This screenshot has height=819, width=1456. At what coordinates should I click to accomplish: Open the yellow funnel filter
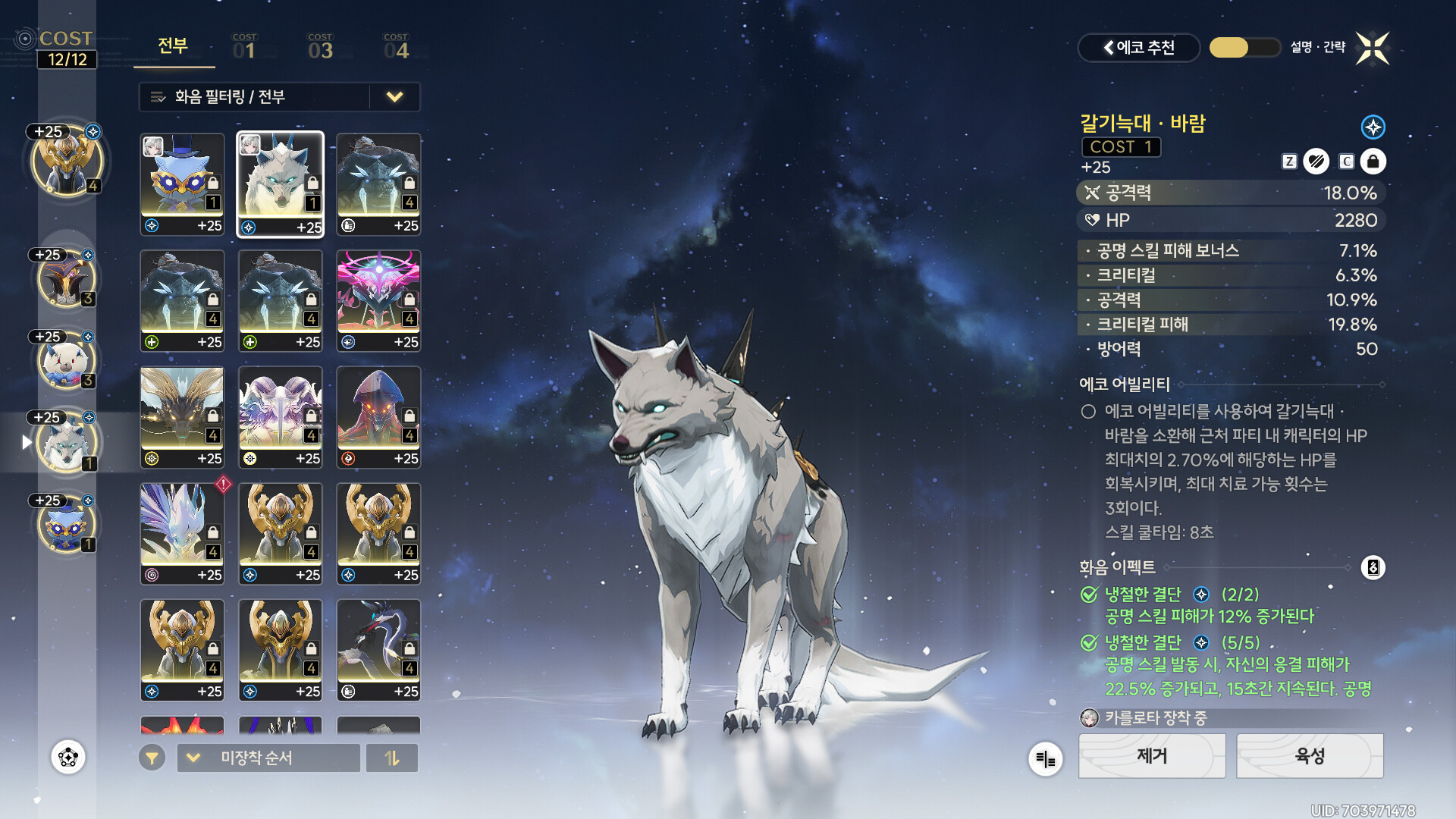pos(152,758)
